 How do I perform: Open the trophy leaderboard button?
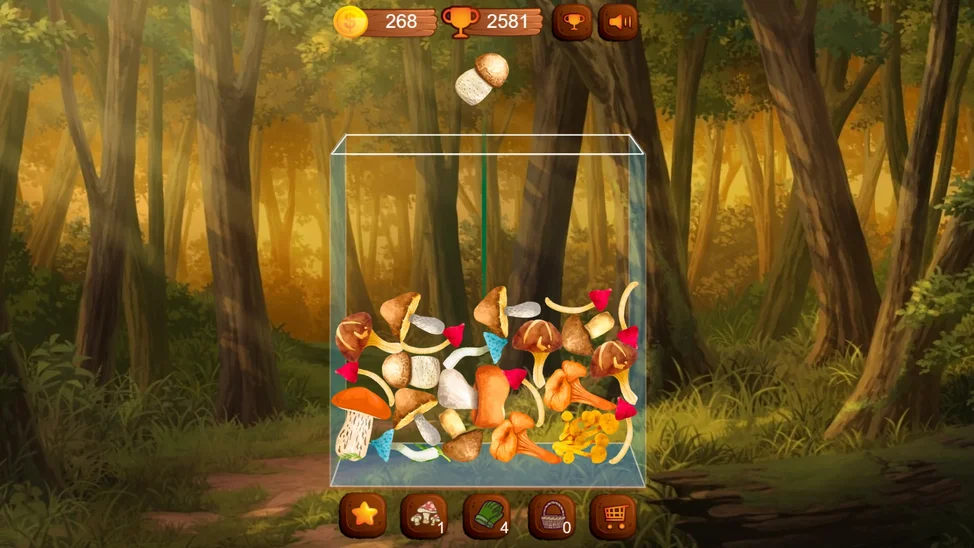[572, 21]
